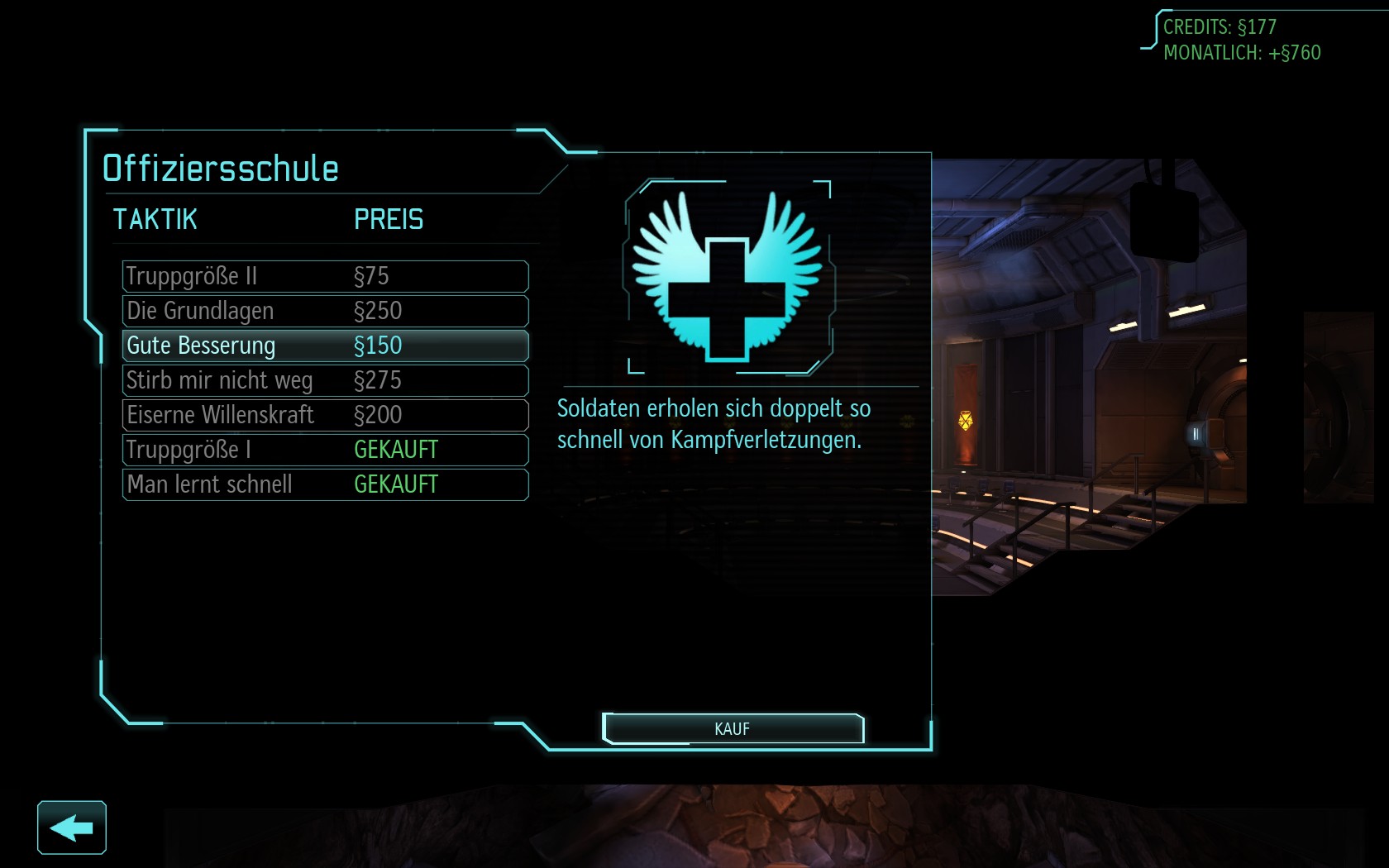The image size is (1389, 868).
Task: Pick the Stirb mir nicht weg tactic
Action: (x=325, y=380)
